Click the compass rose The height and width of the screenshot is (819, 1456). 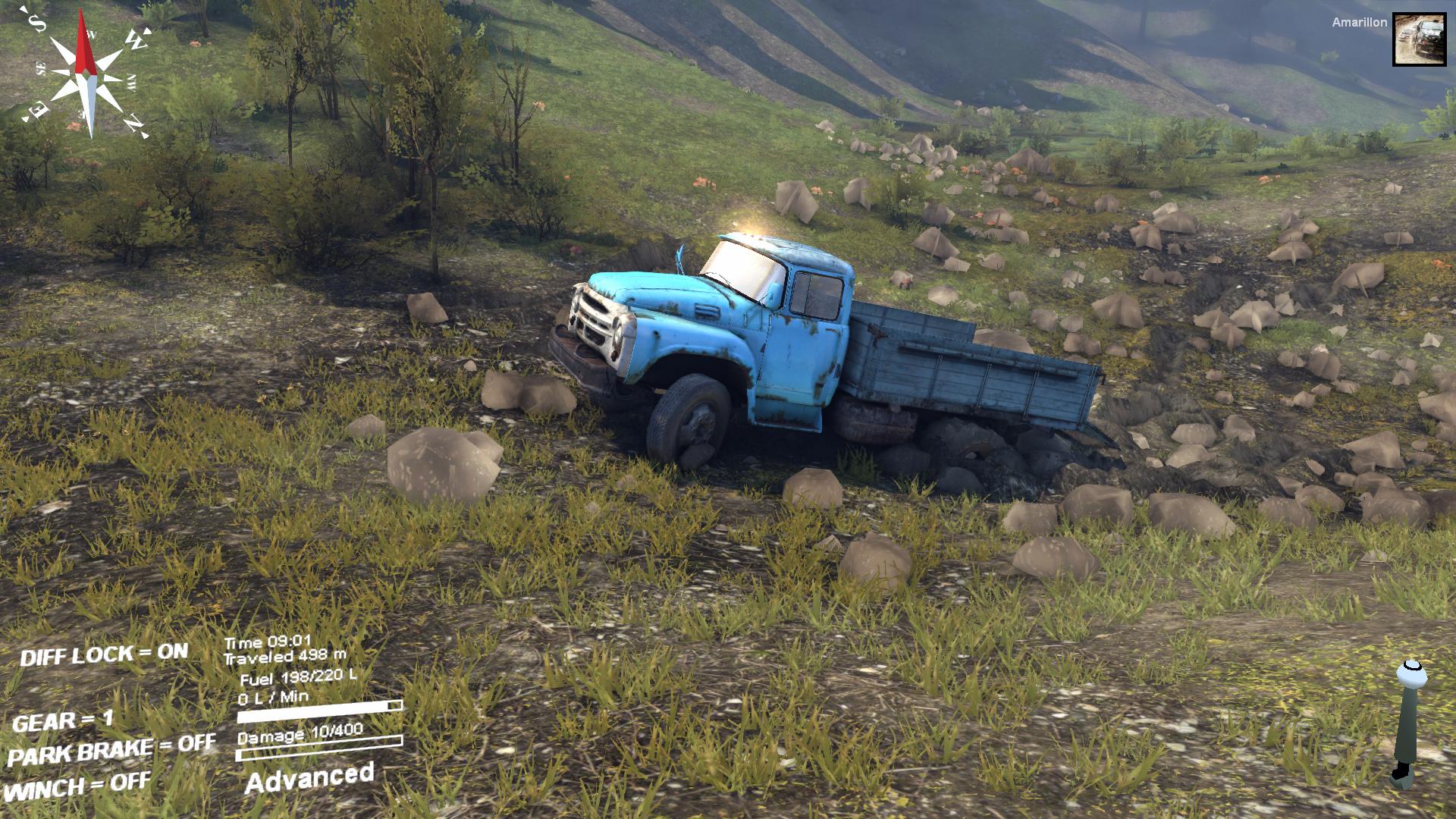pos(87,74)
